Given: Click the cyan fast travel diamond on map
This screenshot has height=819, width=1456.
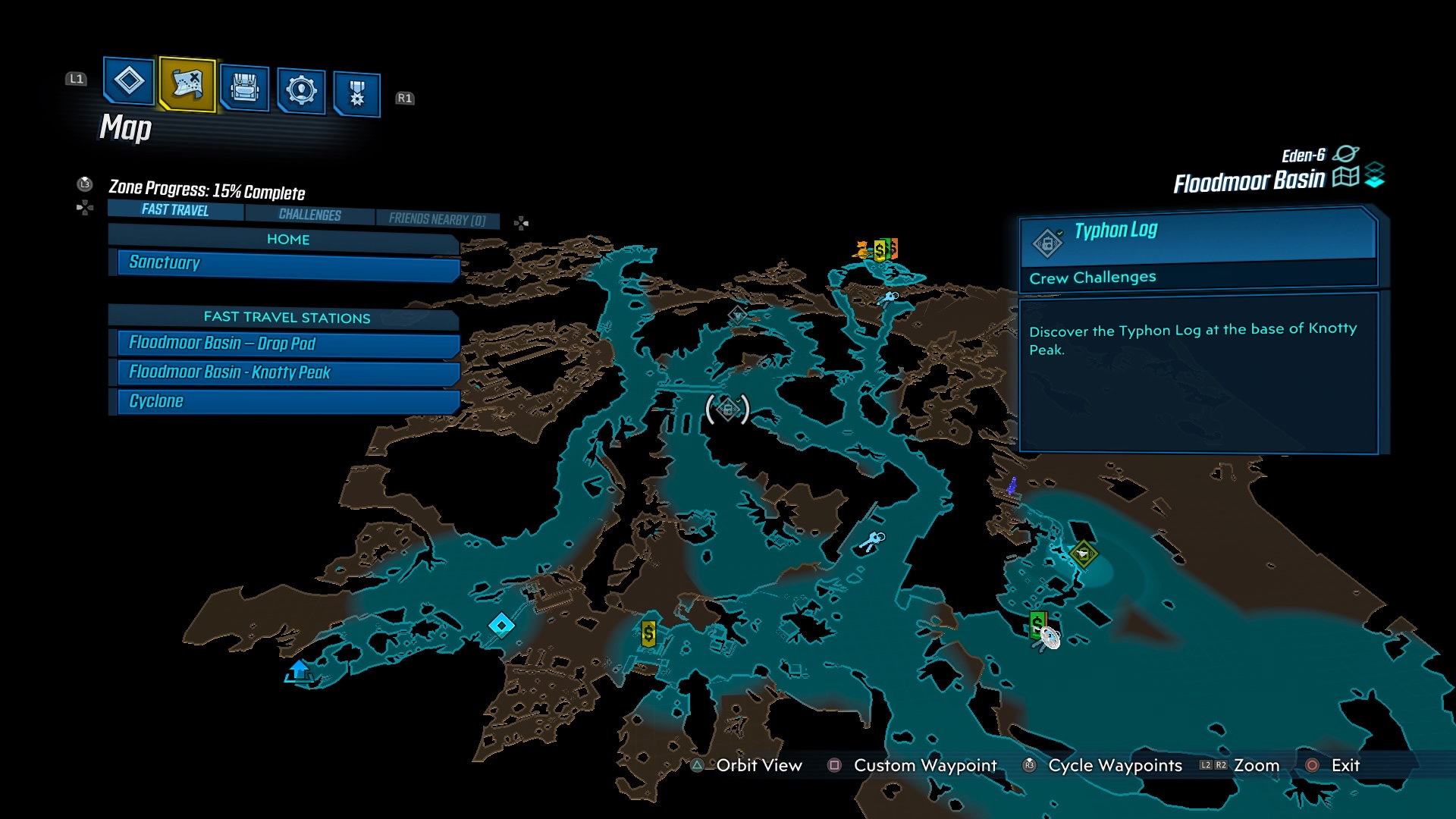Looking at the screenshot, I should coord(501,624).
